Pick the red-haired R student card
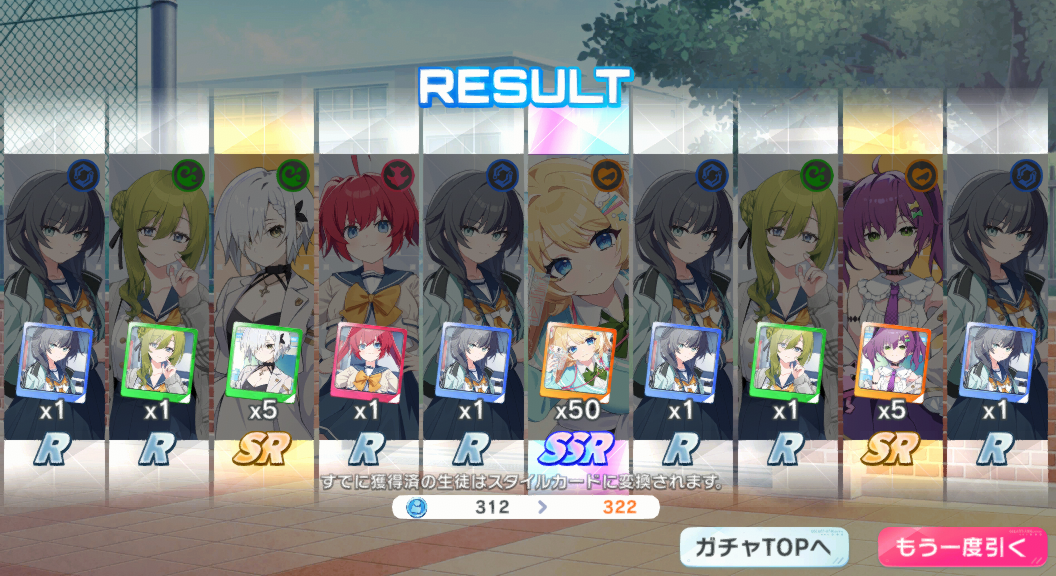The image size is (1056, 576). click(x=370, y=300)
